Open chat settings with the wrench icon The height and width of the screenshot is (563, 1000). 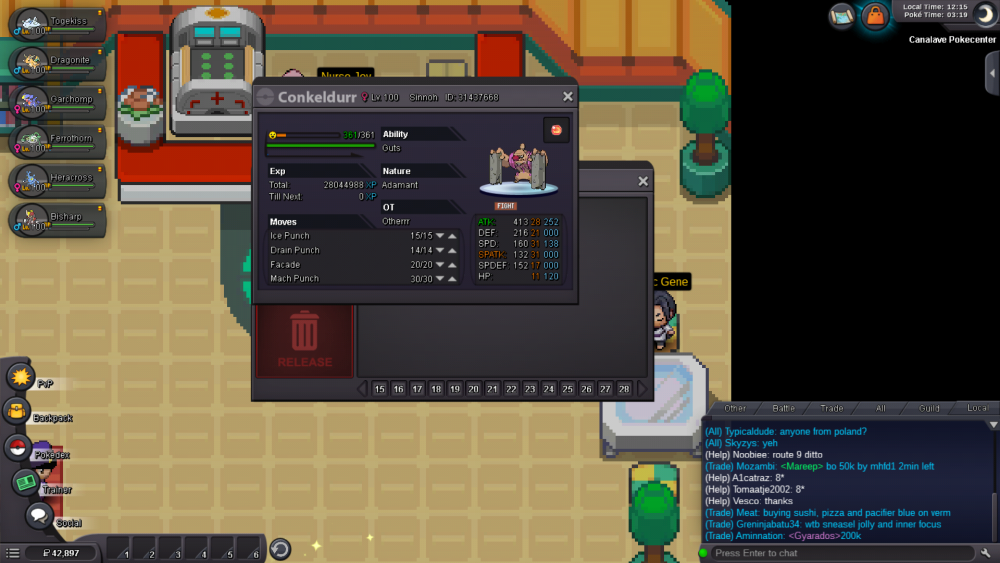point(986,553)
